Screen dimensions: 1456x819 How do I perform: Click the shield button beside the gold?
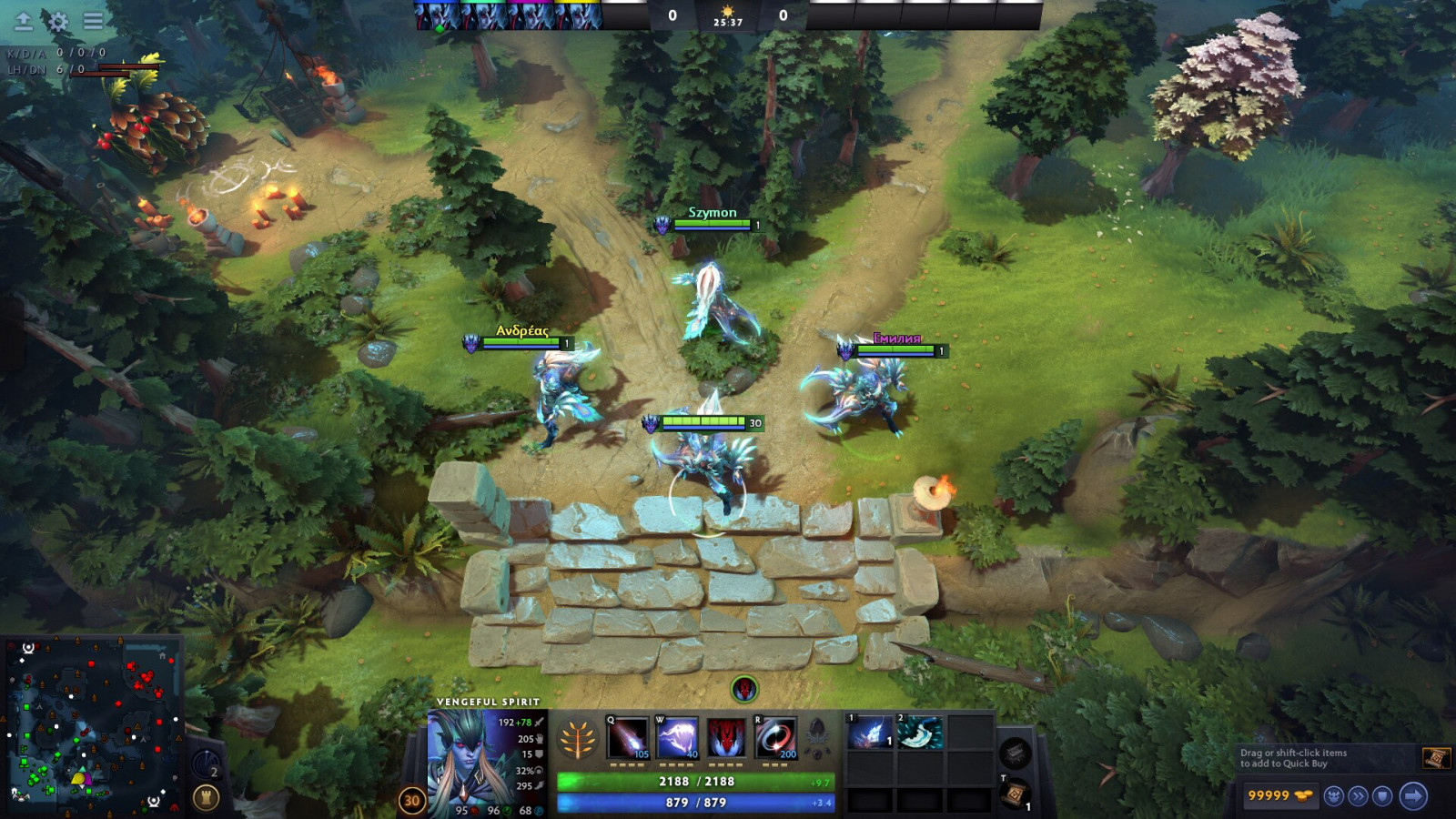pos(1382,796)
